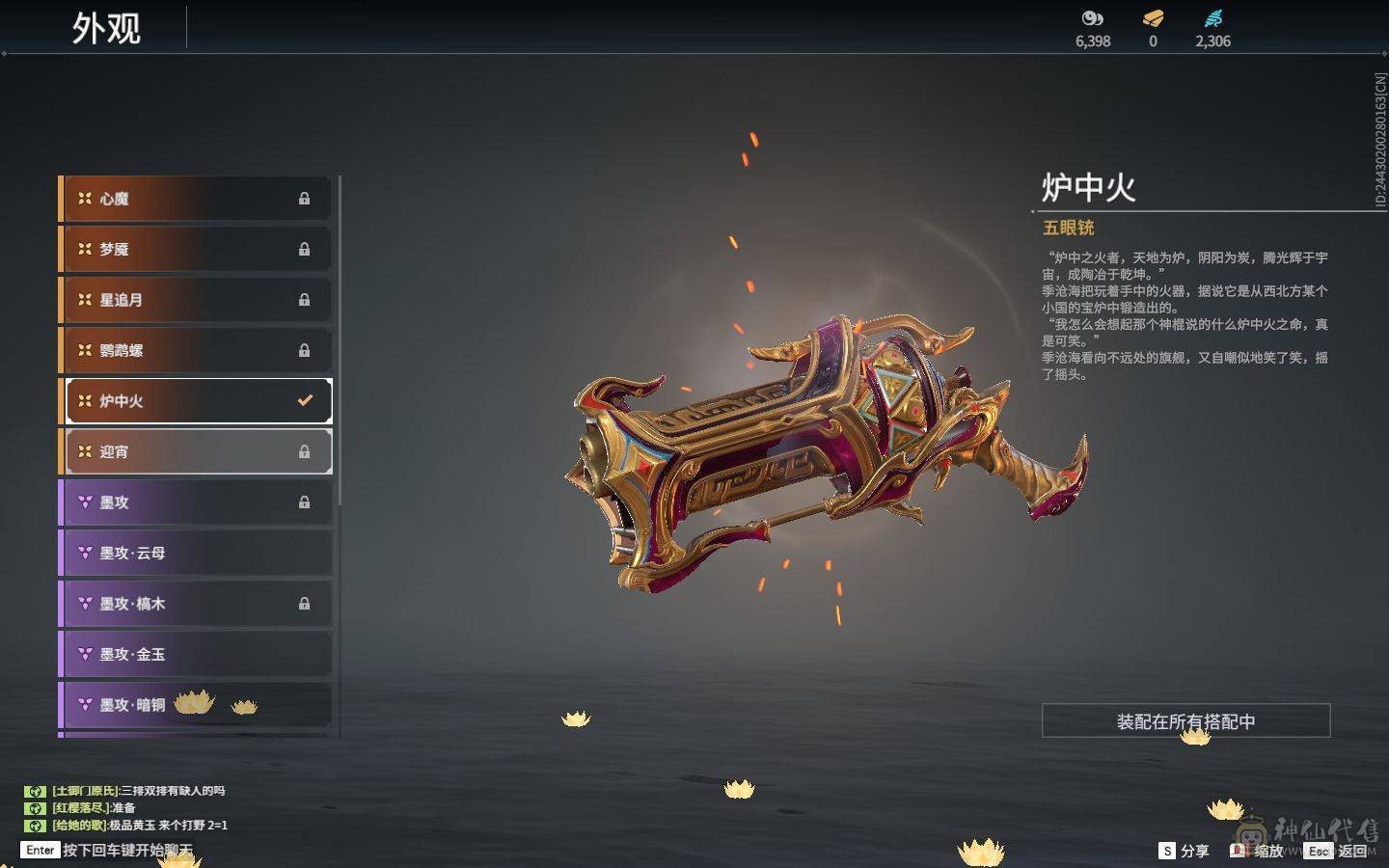This screenshot has height=868, width=1389.
Task: Click the 缩放 zoom icon in bottom bar
Action: tap(1239, 851)
